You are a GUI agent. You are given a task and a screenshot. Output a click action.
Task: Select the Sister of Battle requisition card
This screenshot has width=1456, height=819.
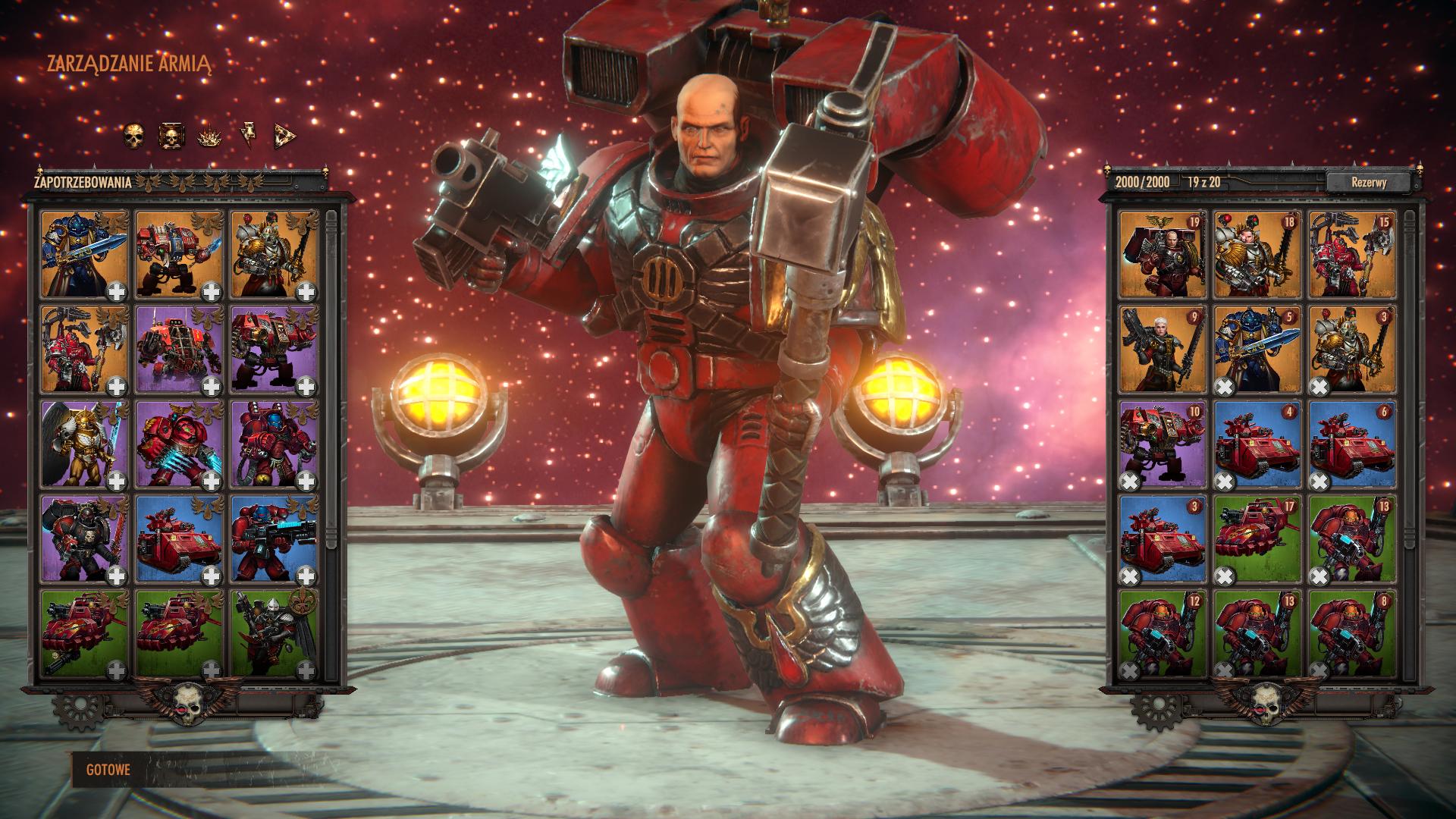273,633
